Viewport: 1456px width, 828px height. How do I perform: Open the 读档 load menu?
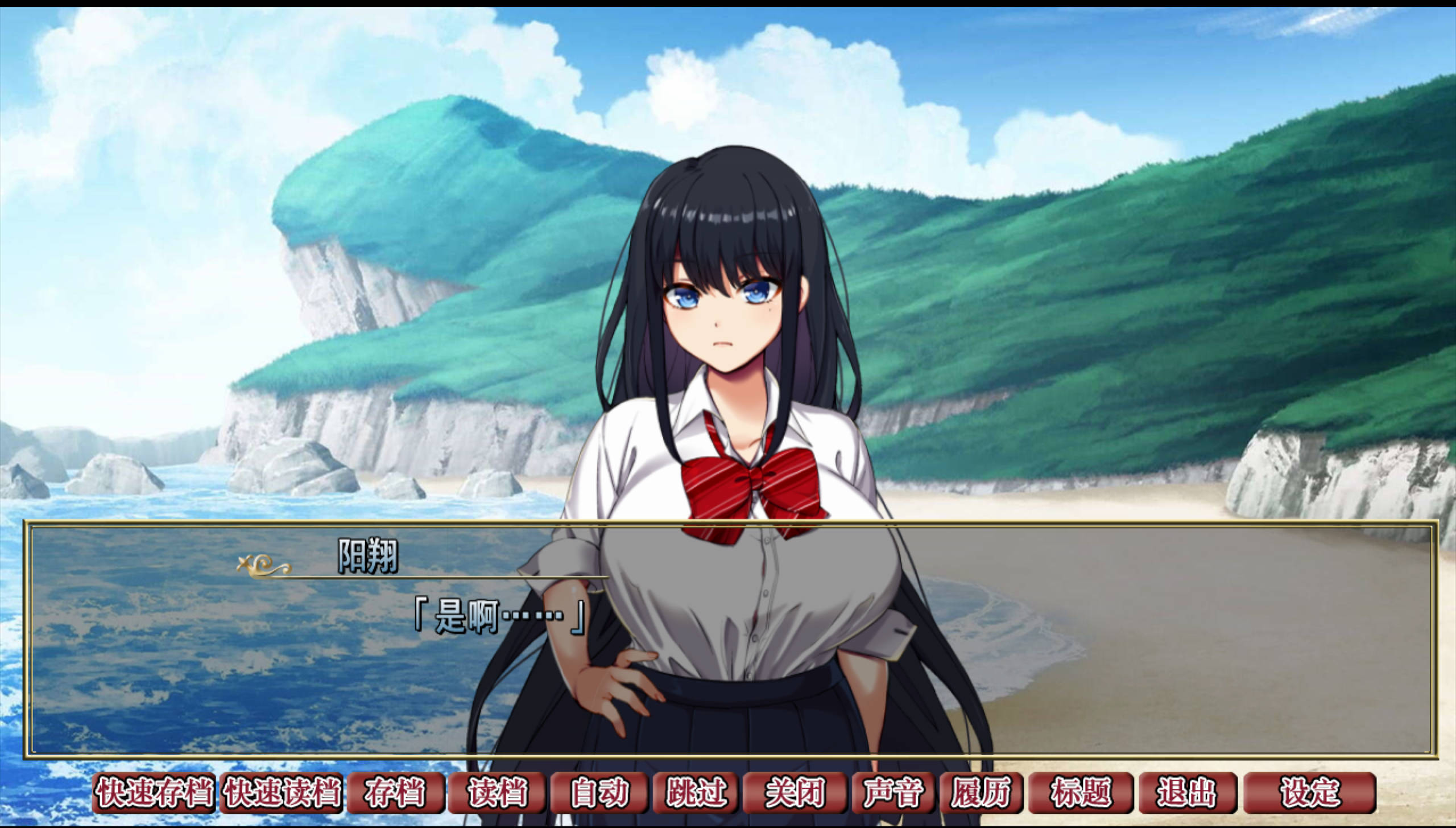click(497, 792)
